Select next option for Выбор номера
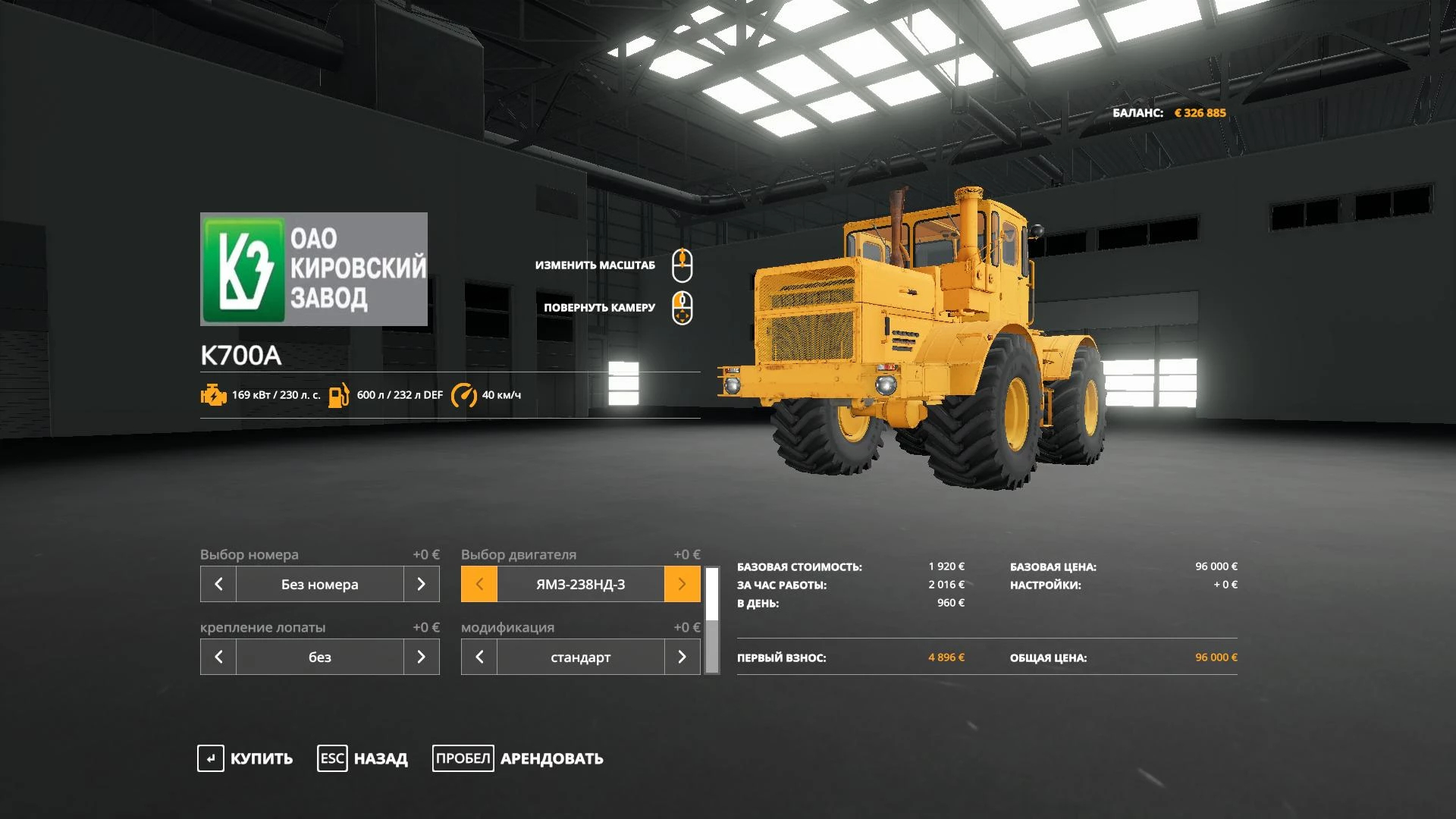Screen dimensions: 1456x819 coord(422,584)
